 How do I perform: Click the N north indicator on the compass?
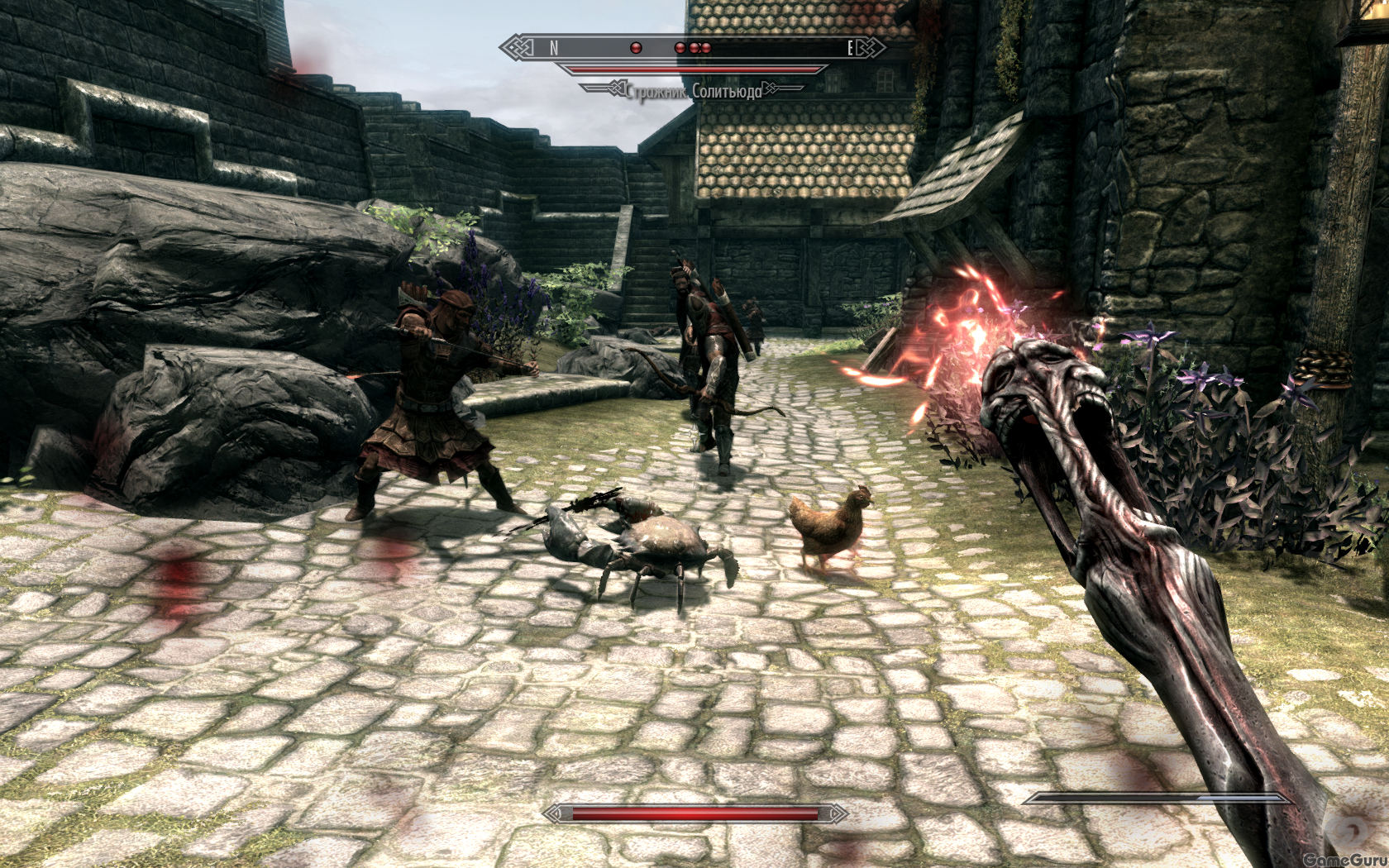pyautogui.click(x=554, y=48)
